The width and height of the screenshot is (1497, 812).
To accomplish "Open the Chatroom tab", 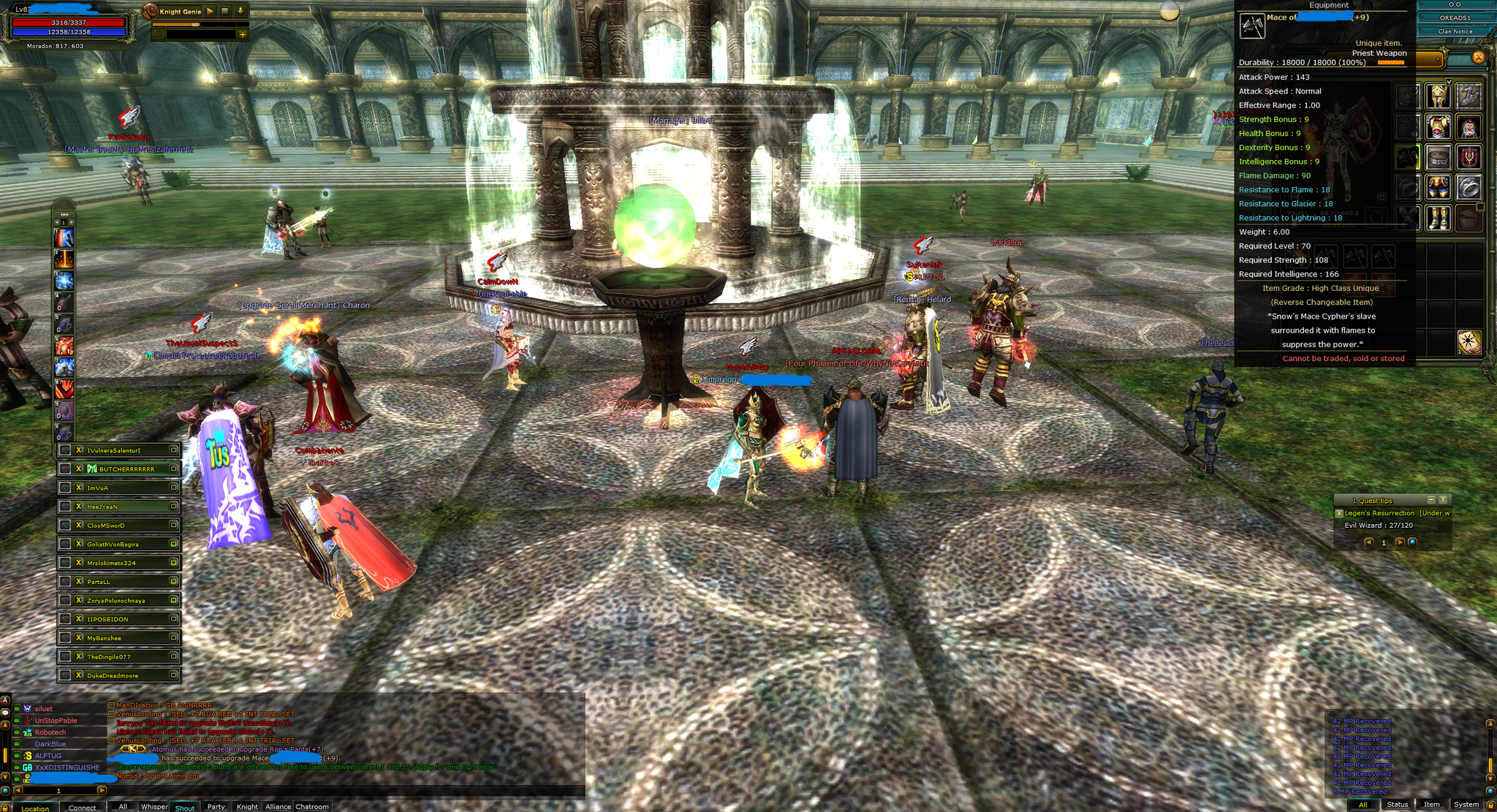I will [x=312, y=806].
